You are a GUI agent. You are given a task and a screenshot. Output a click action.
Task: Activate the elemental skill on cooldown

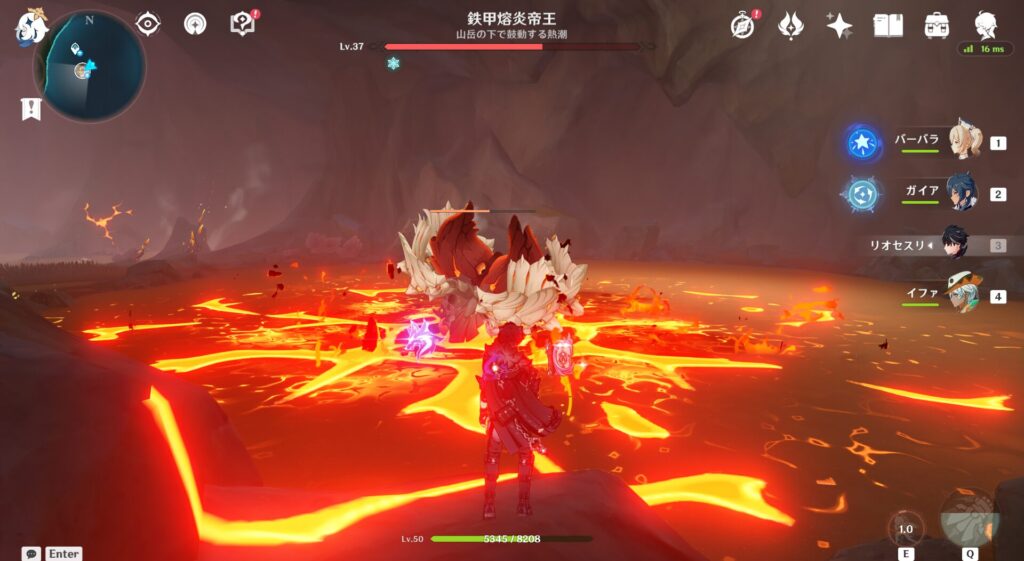(906, 529)
